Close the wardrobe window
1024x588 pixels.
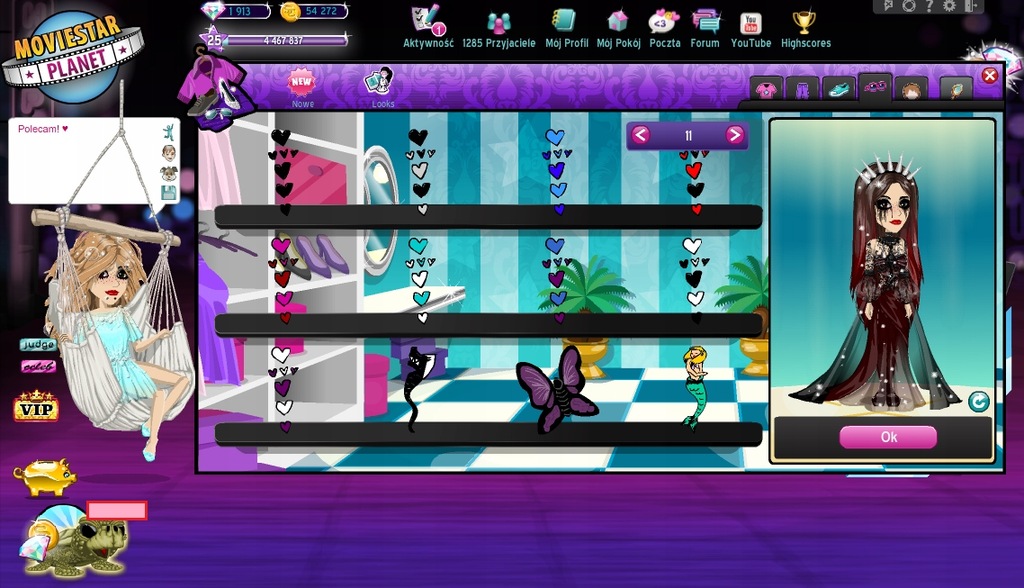click(x=989, y=76)
